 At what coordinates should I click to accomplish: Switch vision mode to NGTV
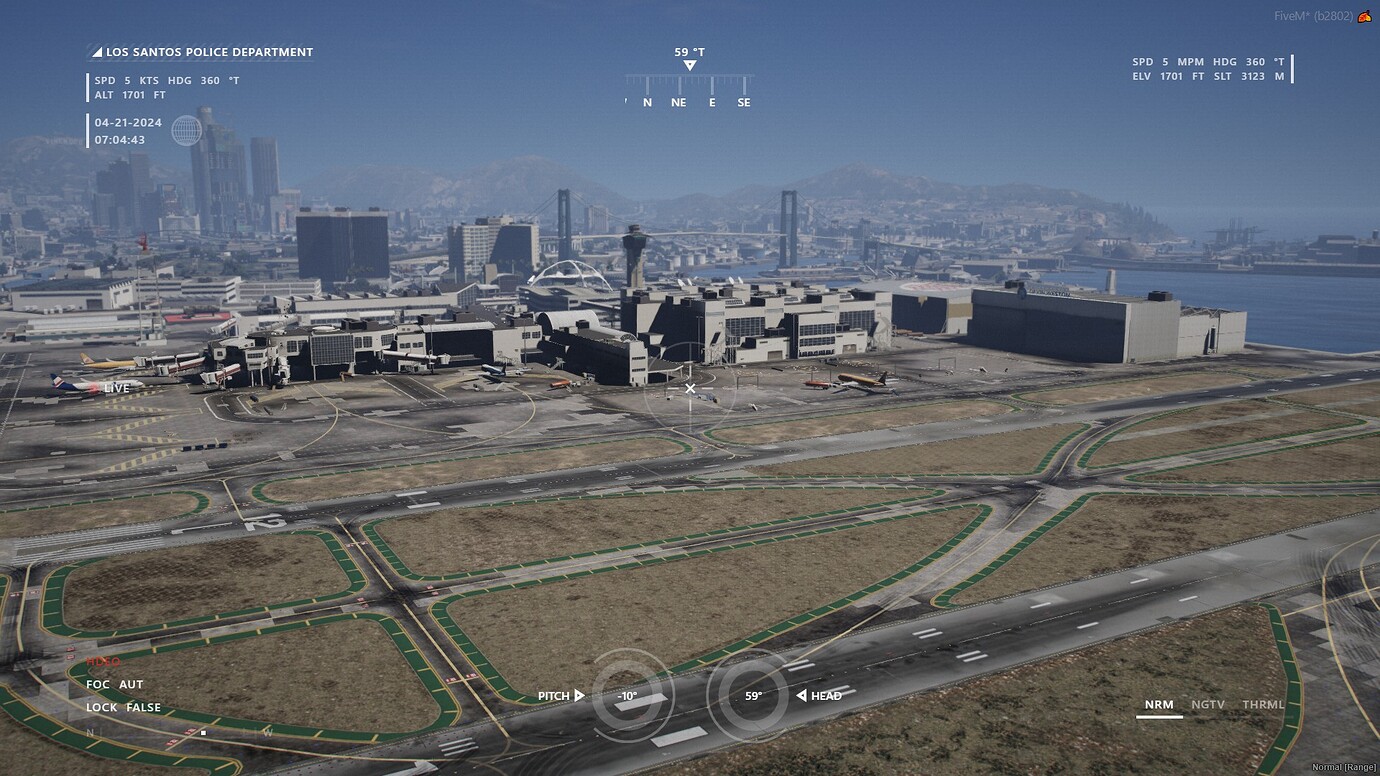point(1208,704)
